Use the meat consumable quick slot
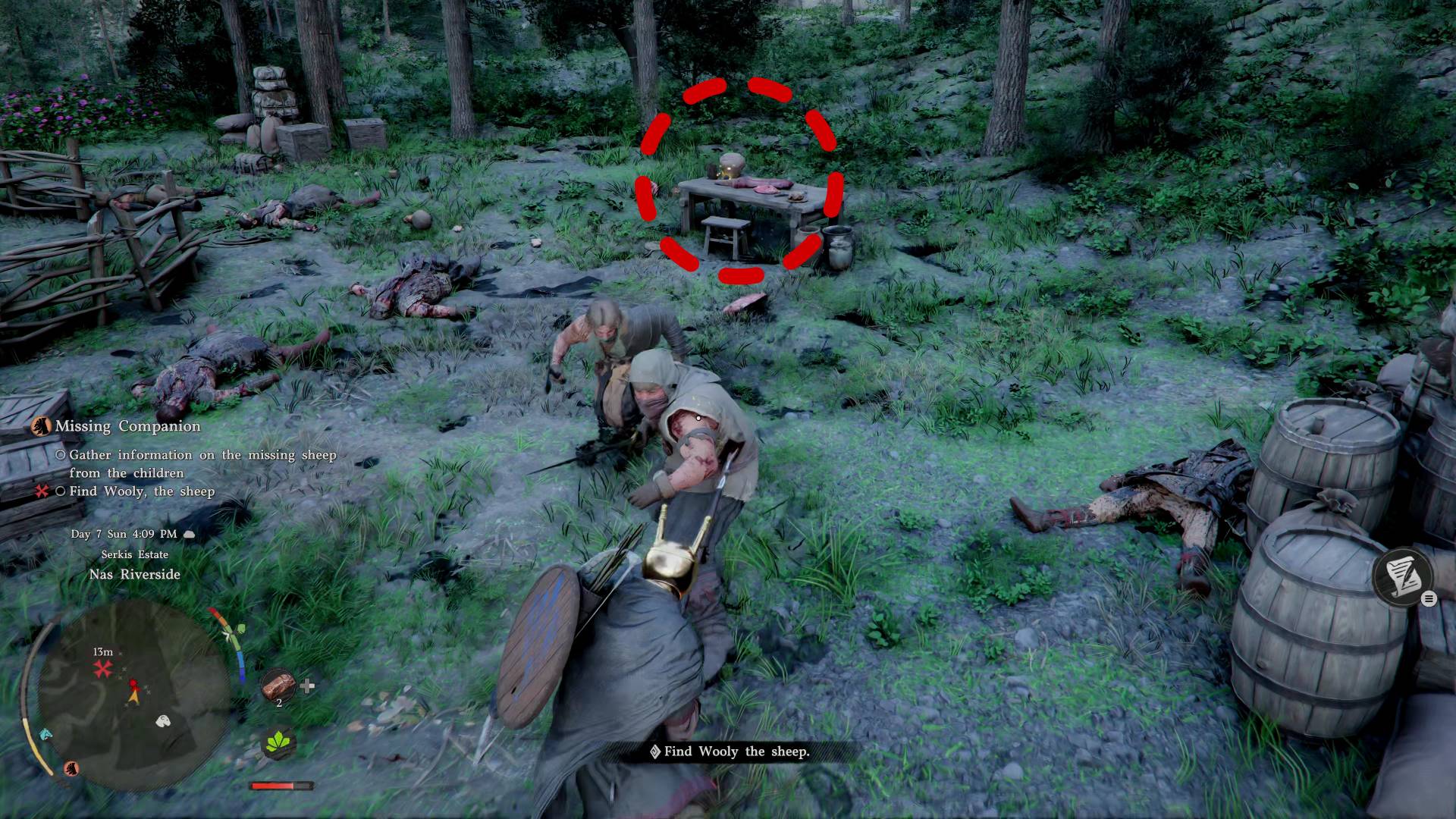 pos(278,686)
